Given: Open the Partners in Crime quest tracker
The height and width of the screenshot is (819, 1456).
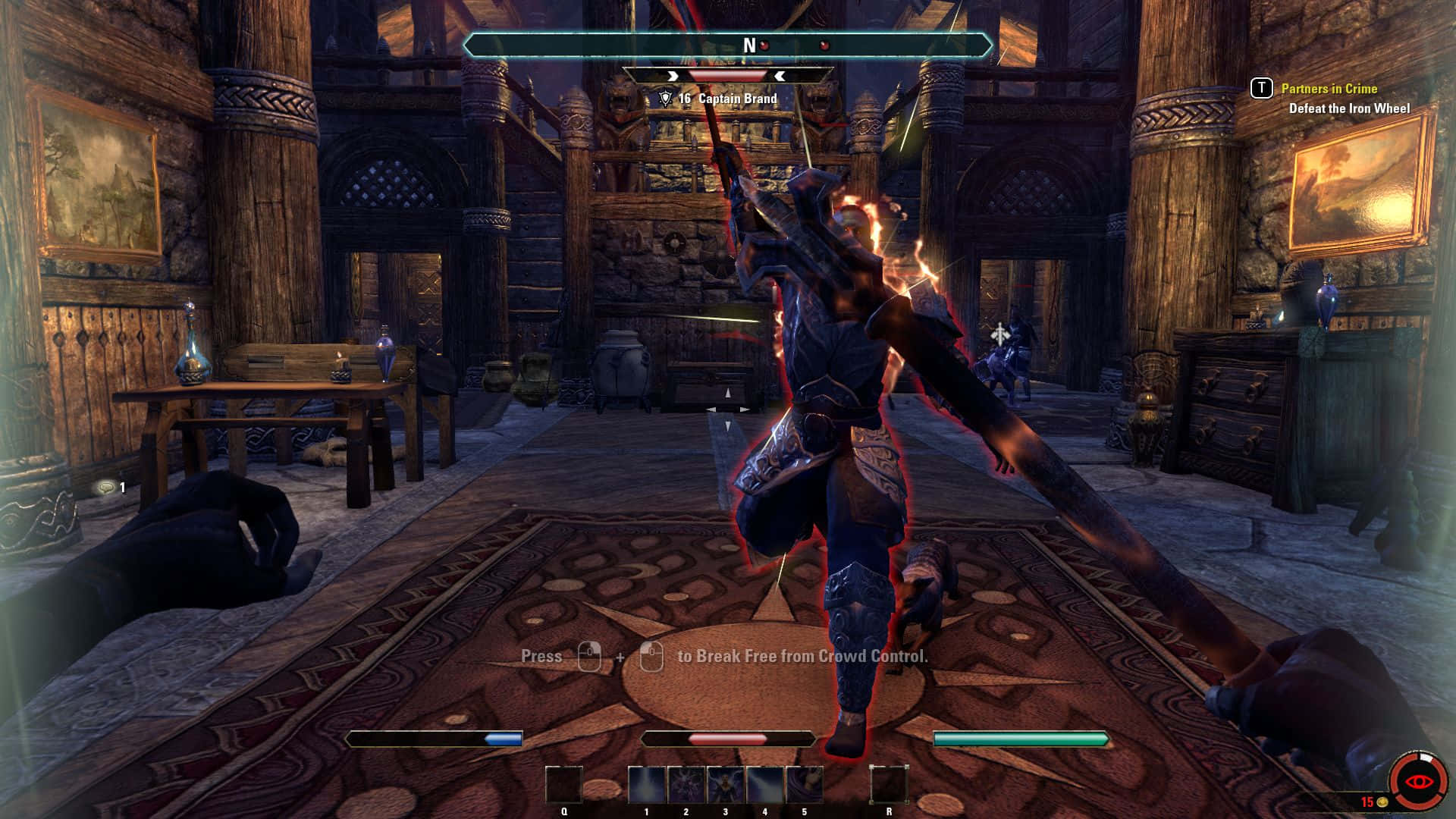Looking at the screenshot, I should pyautogui.click(x=1329, y=89).
